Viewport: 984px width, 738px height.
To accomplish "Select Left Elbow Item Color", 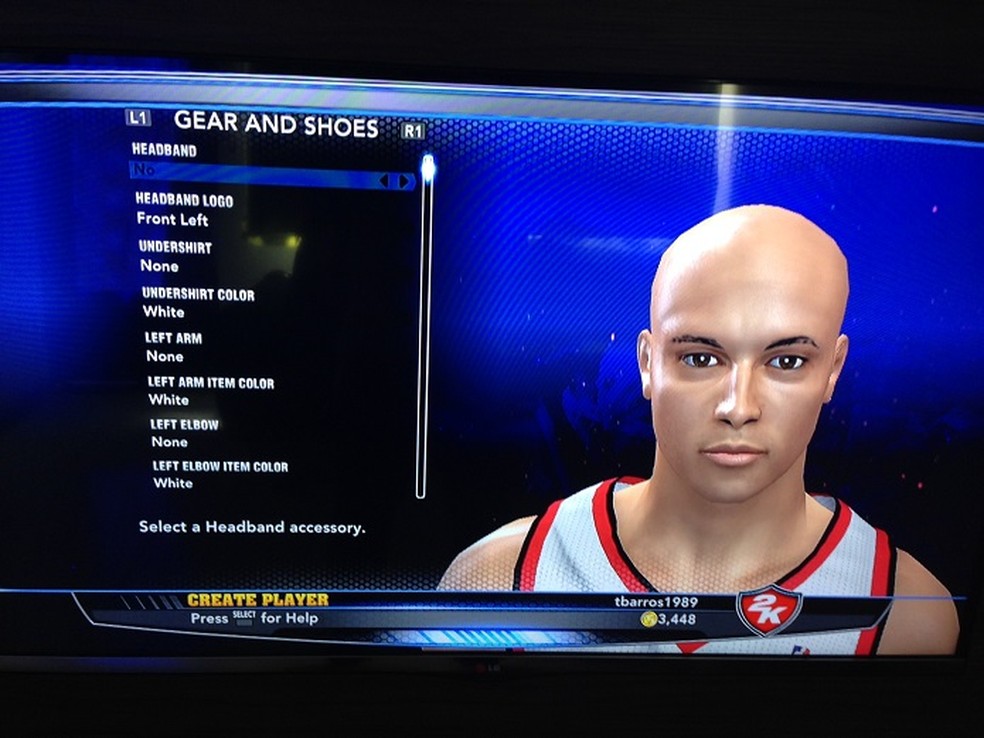I will [x=219, y=475].
